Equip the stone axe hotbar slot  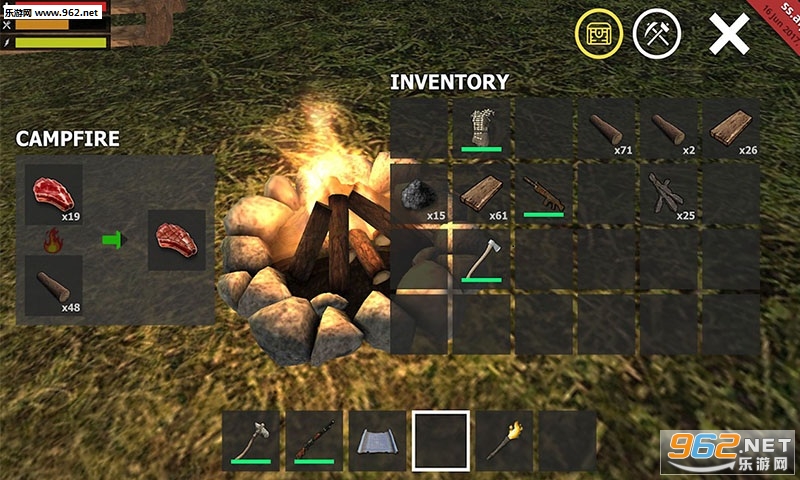coord(252,441)
